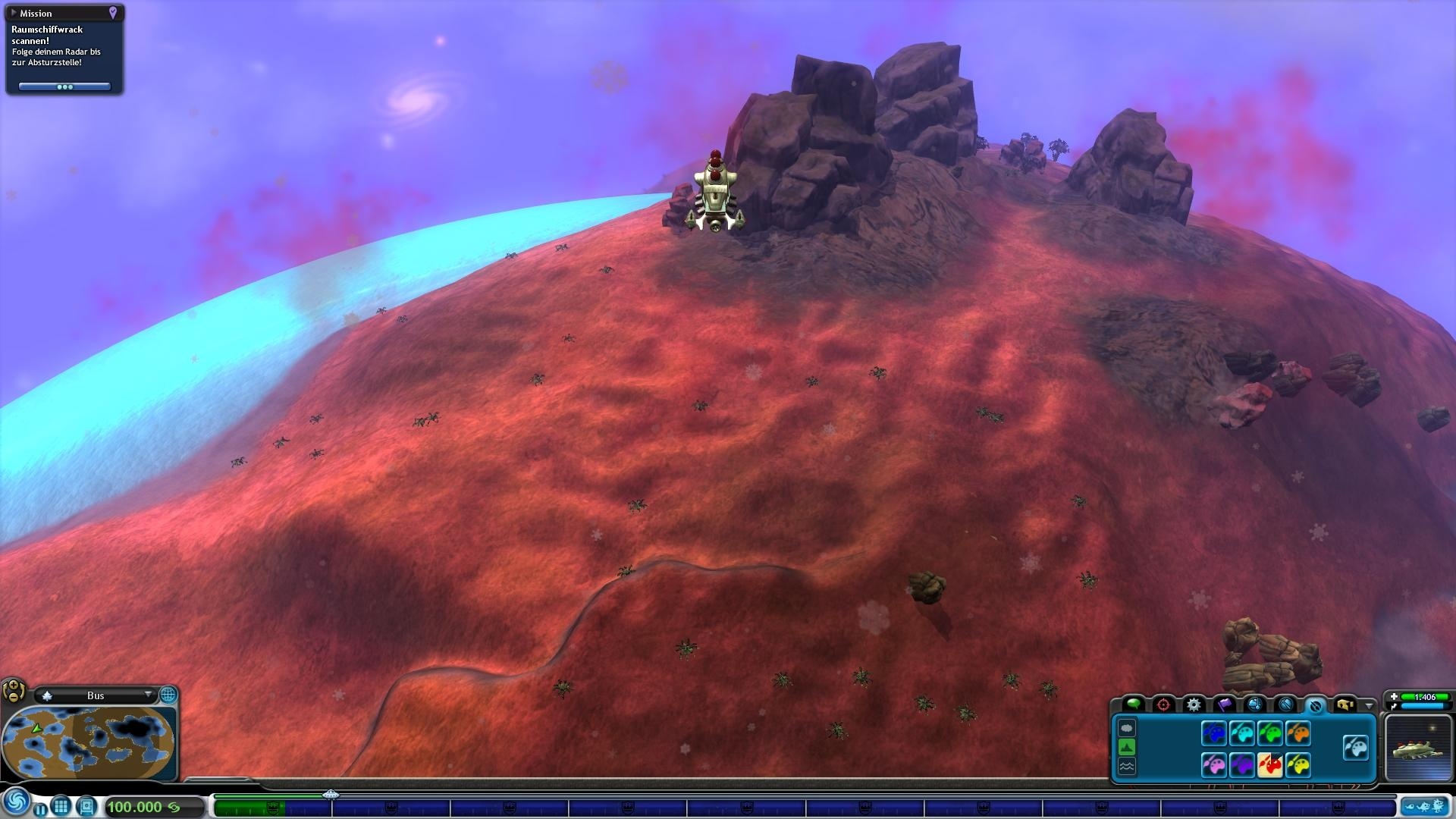Select the yellow cargo box tab
The image size is (1456, 819).
coord(1347,705)
